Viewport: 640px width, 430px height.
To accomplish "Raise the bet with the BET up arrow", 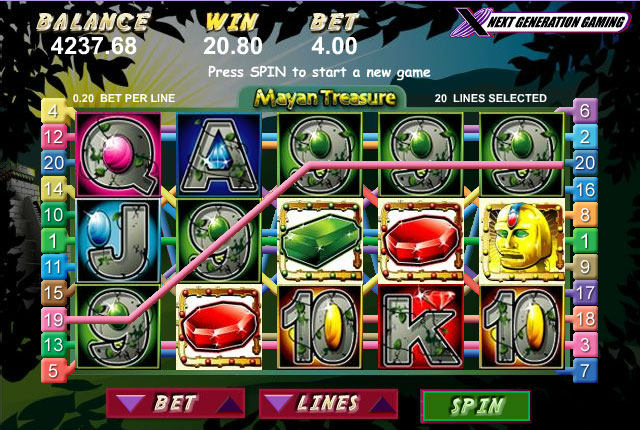I will tap(229, 404).
